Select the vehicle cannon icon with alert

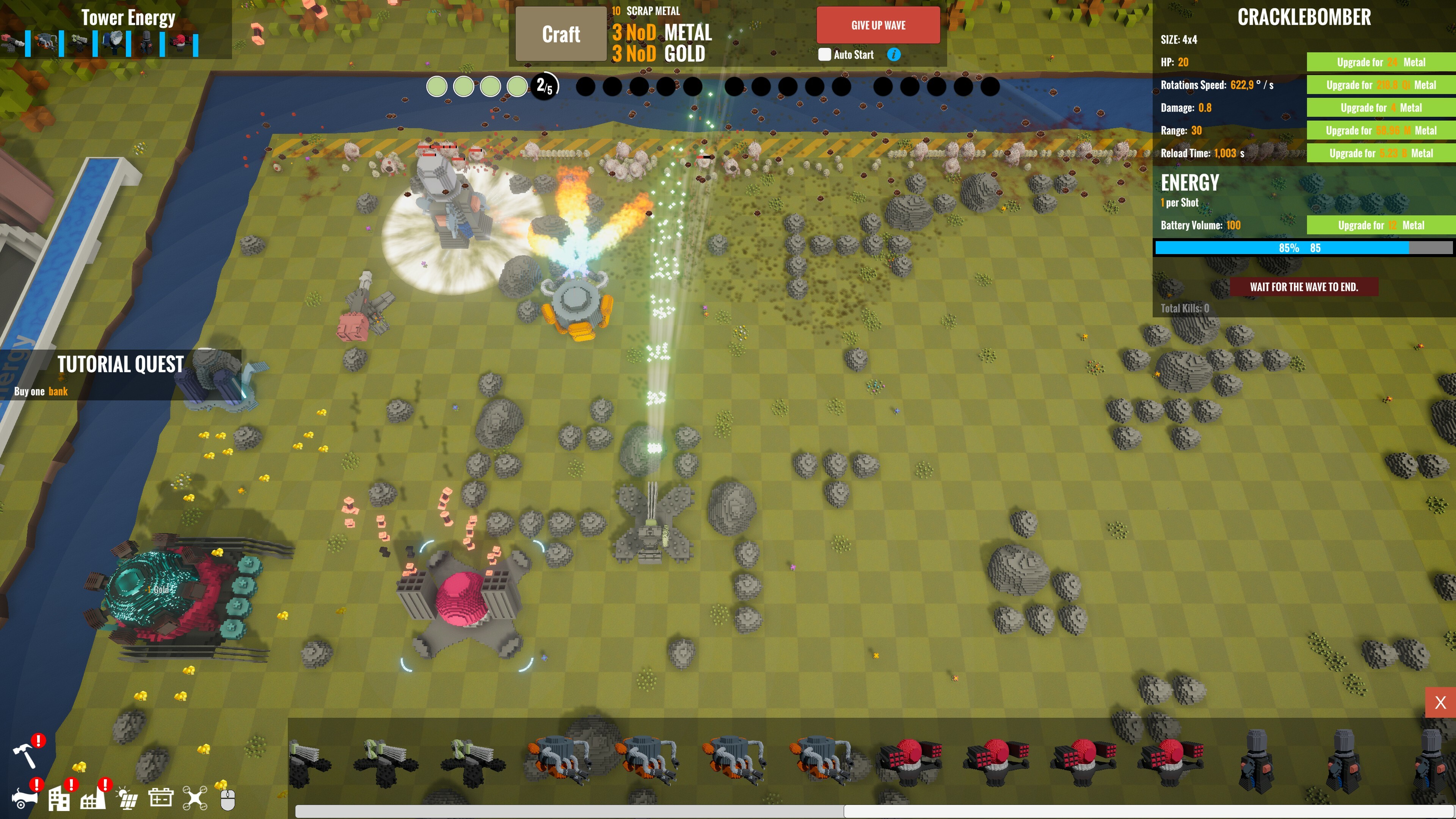[25, 800]
